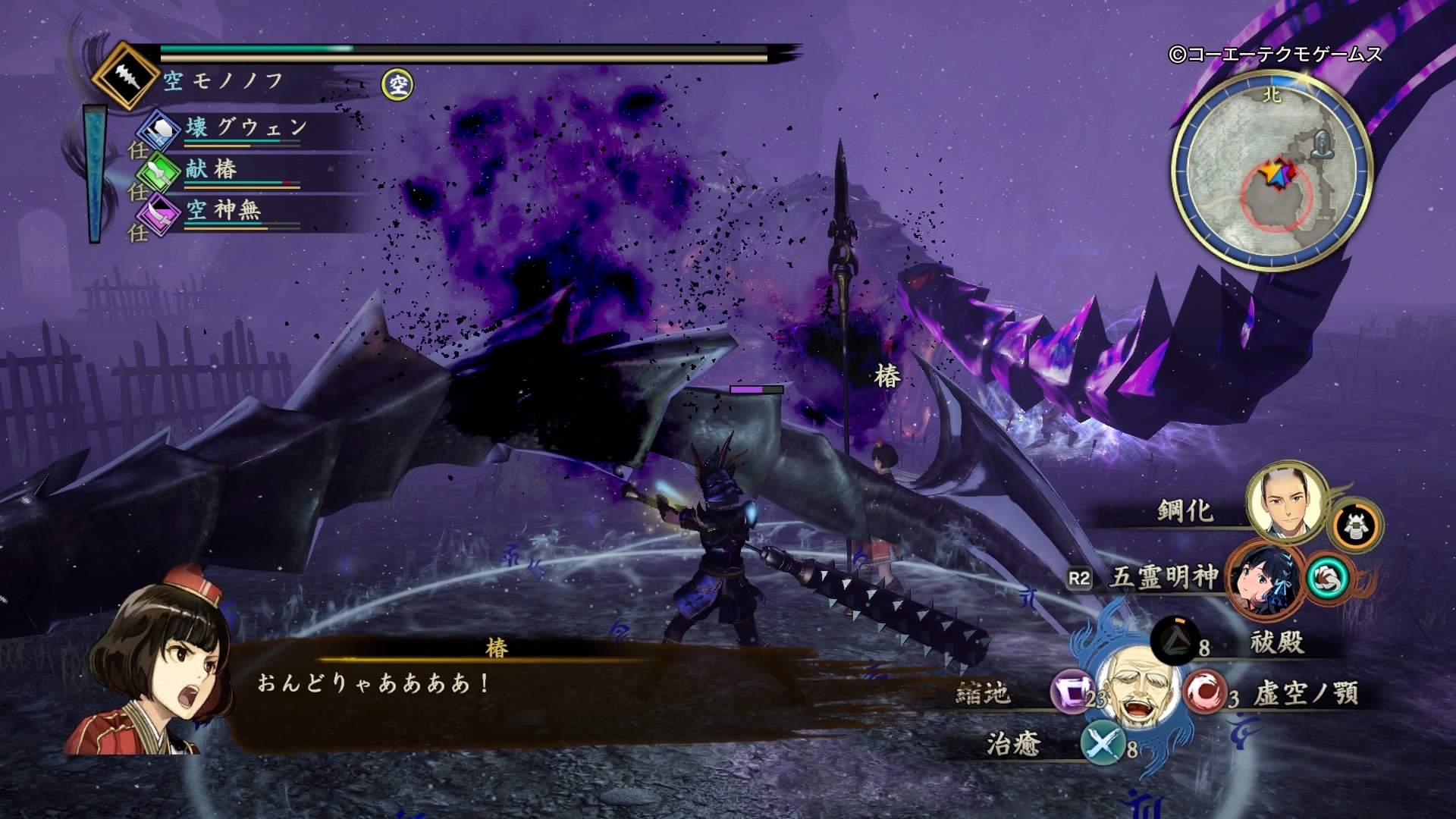
Task: Click the round 空 style badge
Action: 397,84
